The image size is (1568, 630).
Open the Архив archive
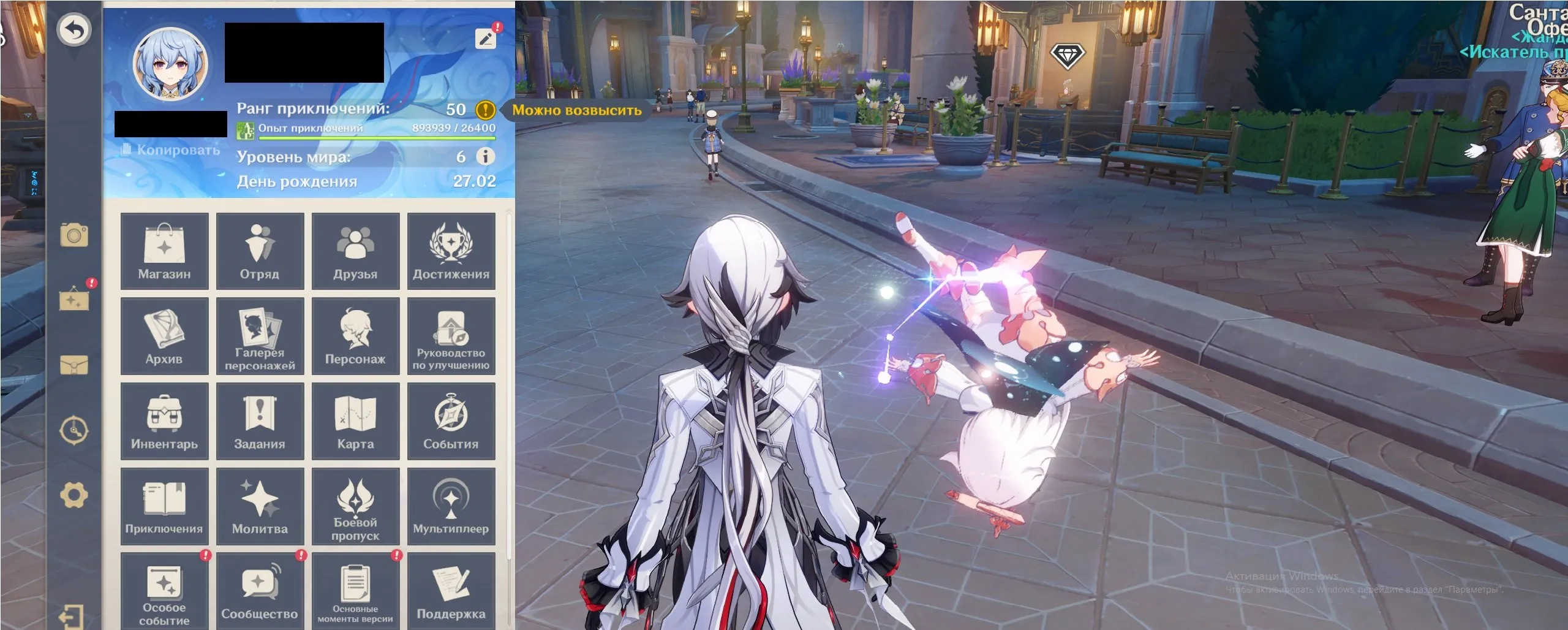coord(164,336)
